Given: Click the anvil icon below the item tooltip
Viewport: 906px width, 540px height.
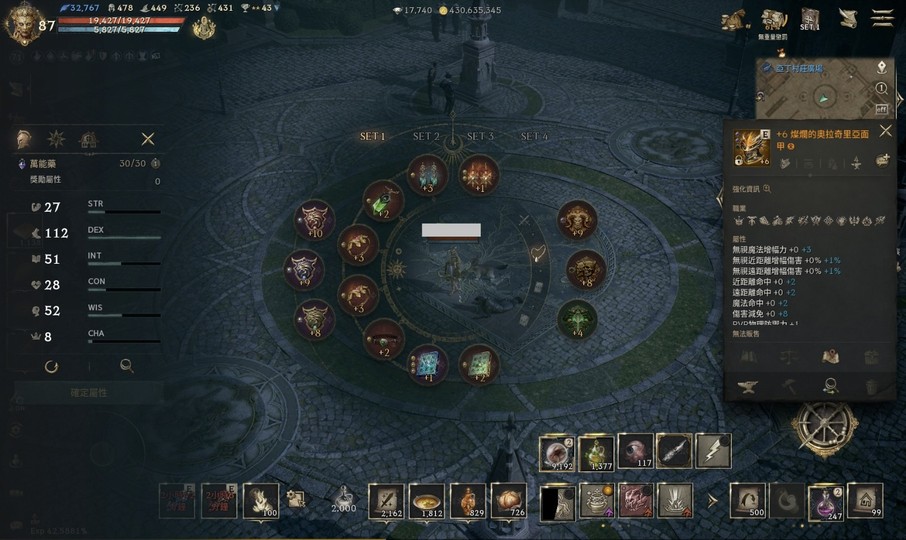Looking at the screenshot, I should click(x=749, y=385).
